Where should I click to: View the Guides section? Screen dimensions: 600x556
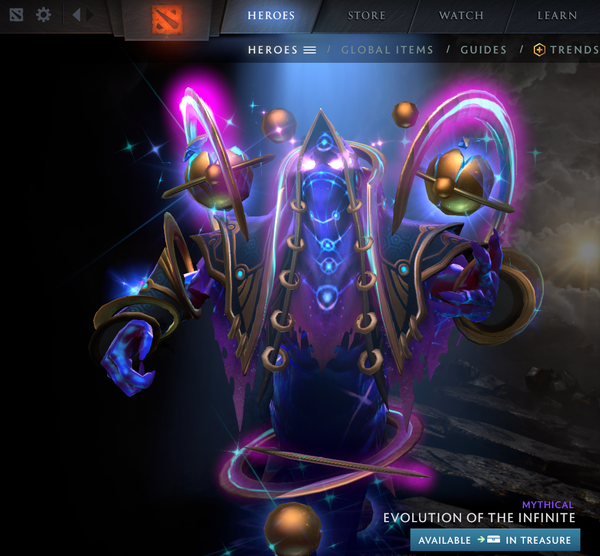(483, 49)
